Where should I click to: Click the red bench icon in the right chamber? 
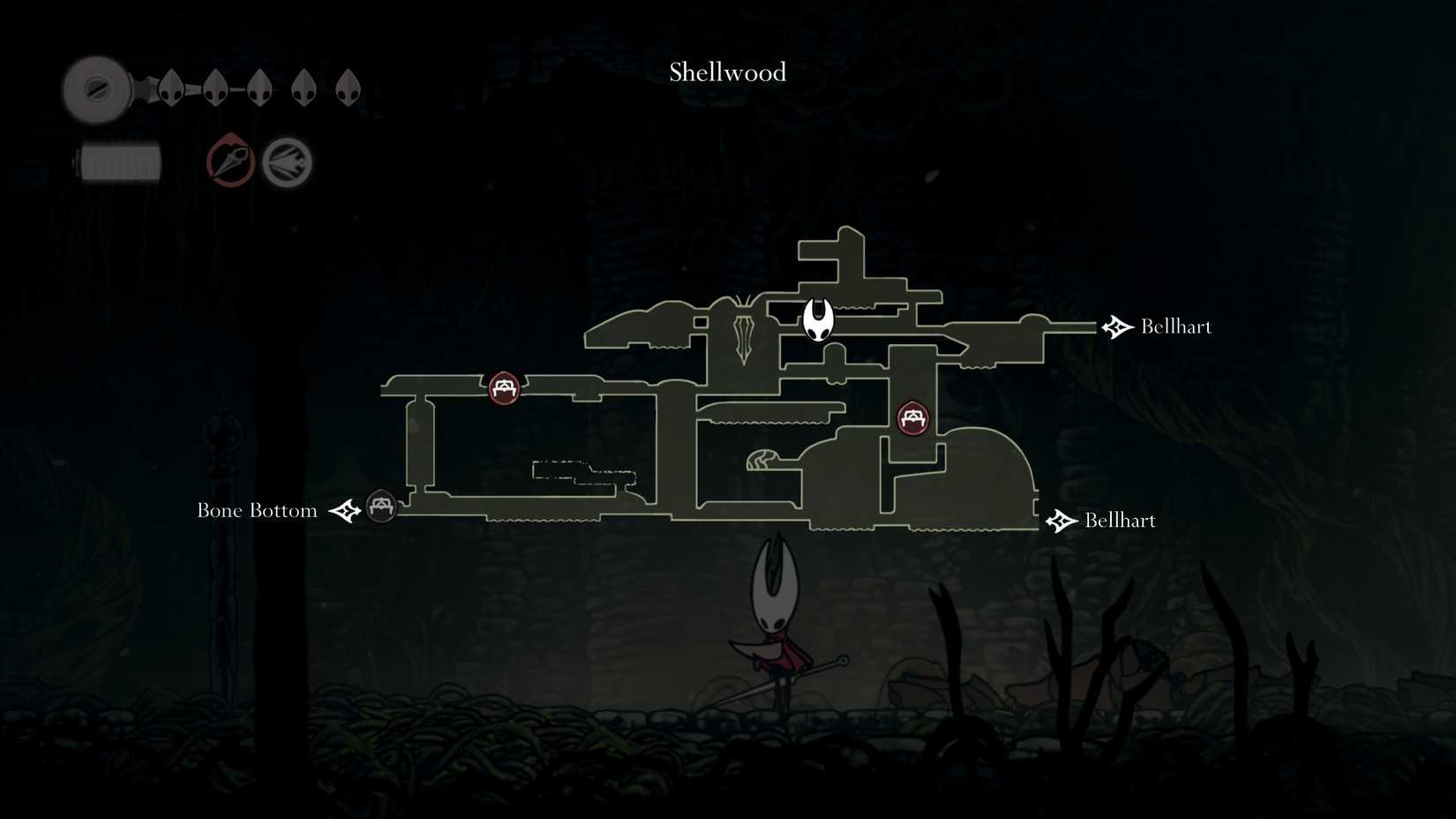click(x=914, y=418)
